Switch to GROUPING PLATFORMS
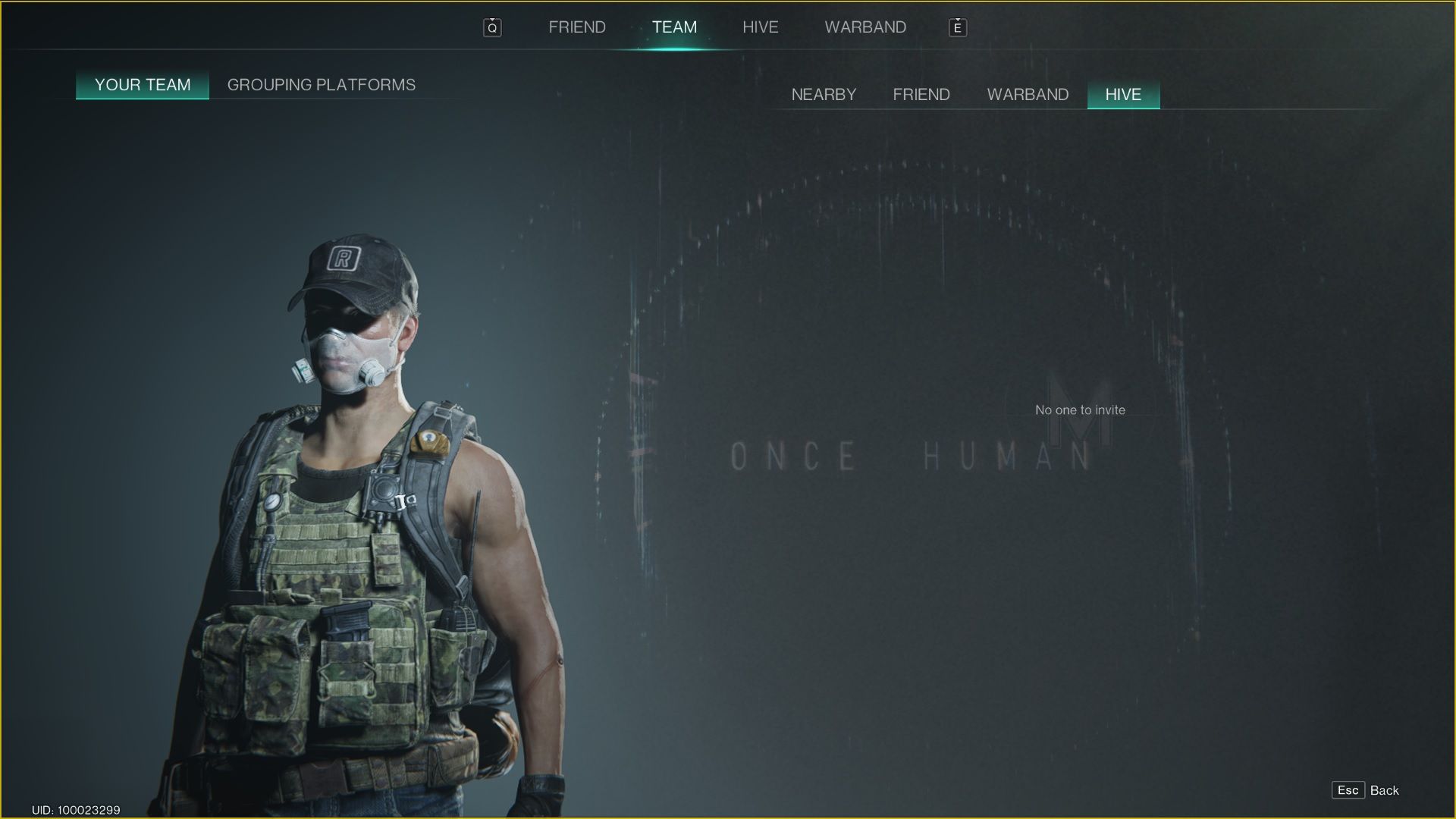The image size is (1456, 819). pyautogui.click(x=322, y=85)
